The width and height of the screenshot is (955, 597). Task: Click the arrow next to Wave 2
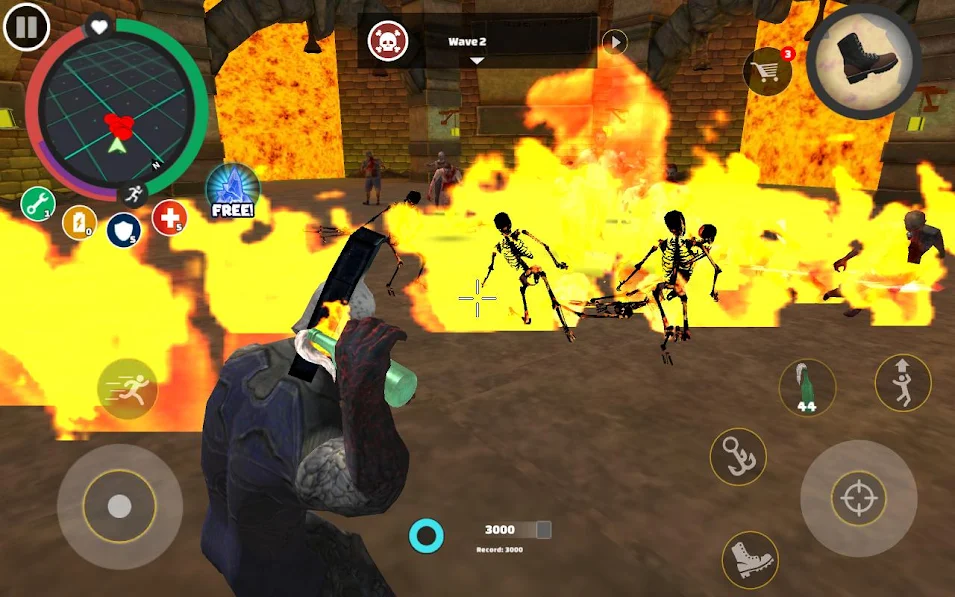614,42
